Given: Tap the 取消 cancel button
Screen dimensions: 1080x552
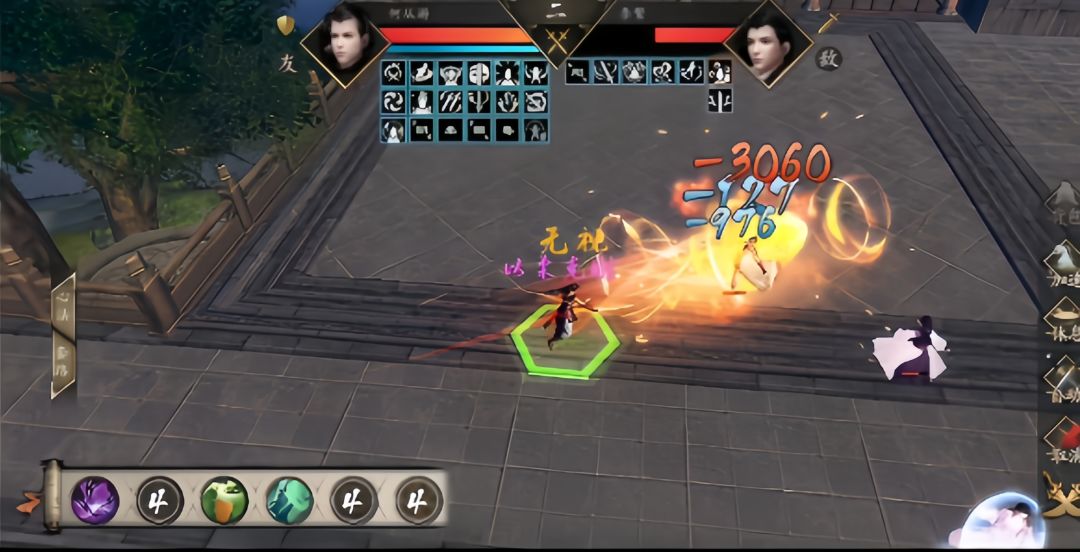Looking at the screenshot, I should pyautogui.click(x=1062, y=440).
